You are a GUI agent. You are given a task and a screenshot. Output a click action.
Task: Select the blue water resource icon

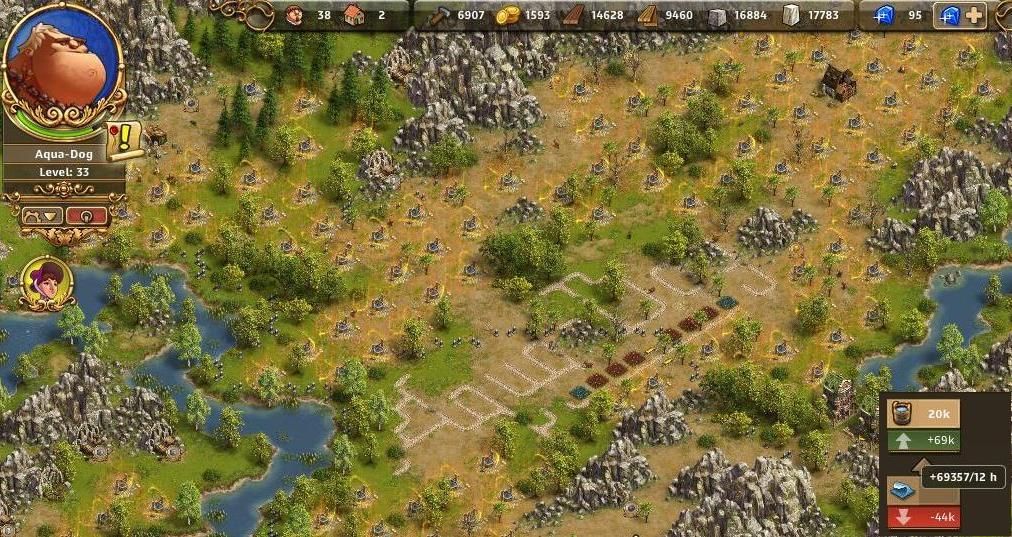point(898,489)
